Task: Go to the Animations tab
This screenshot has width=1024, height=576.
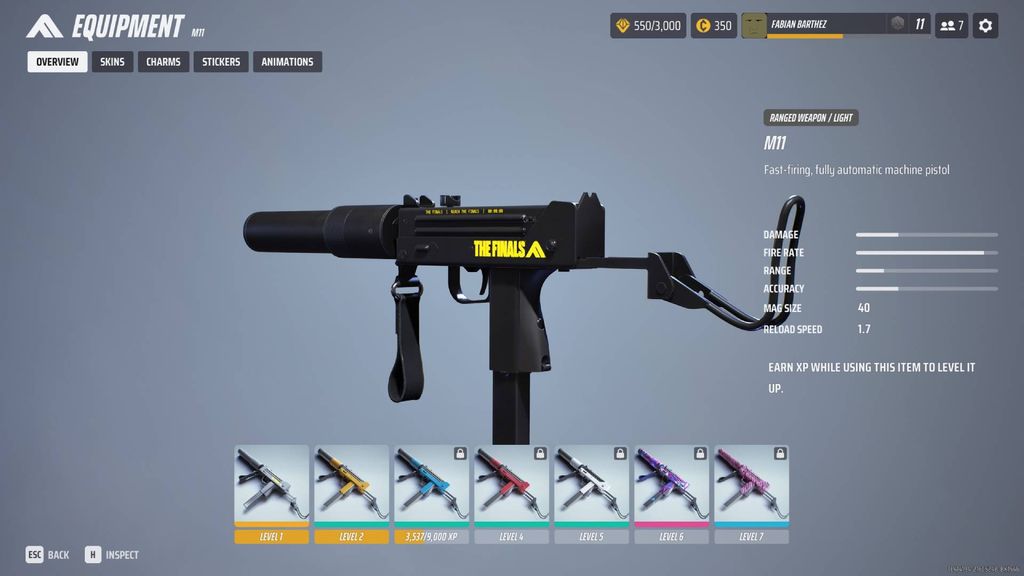Action: click(287, 62)
